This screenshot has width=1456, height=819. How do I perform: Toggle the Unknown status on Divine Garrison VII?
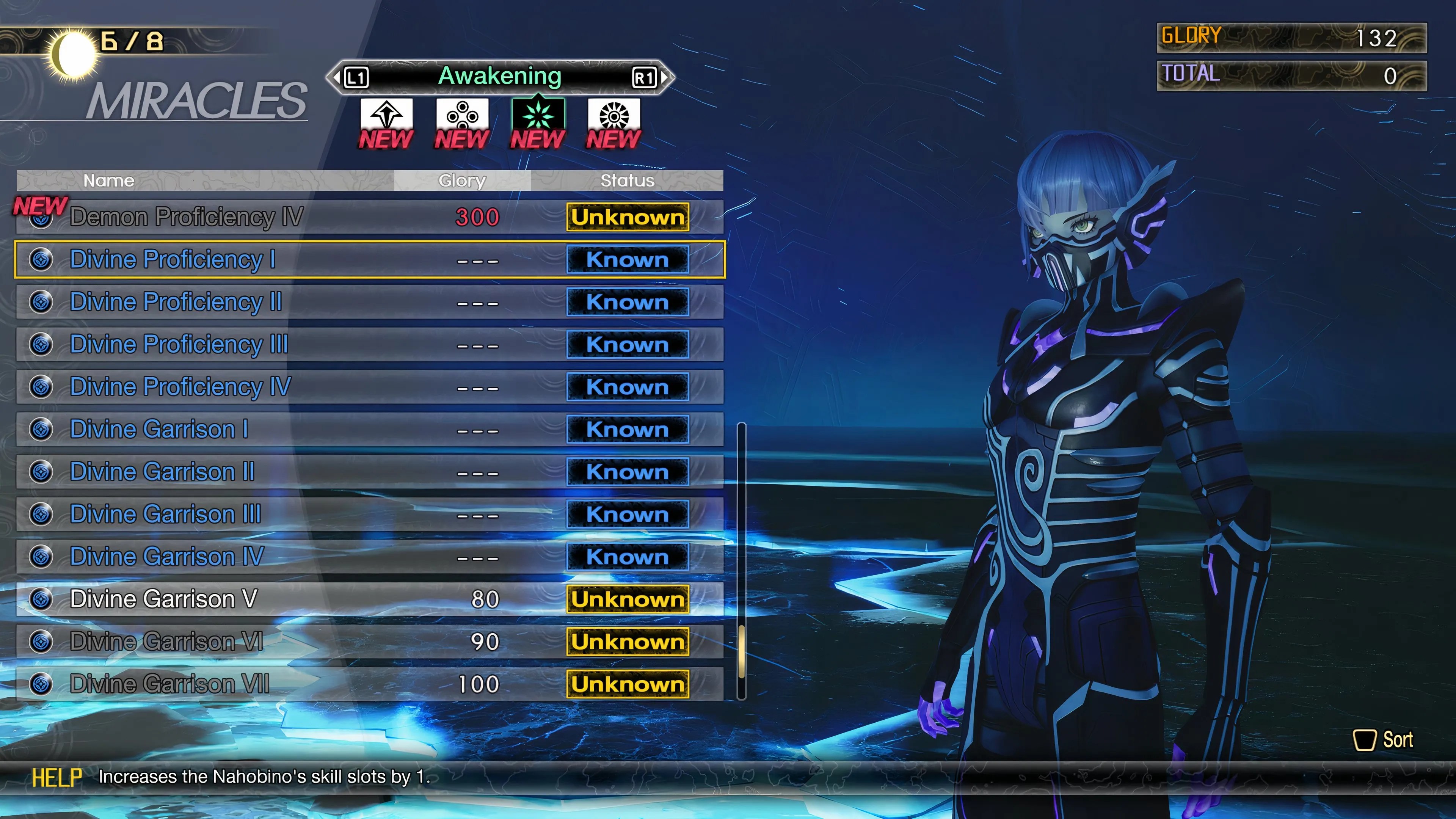coord(626,684)
